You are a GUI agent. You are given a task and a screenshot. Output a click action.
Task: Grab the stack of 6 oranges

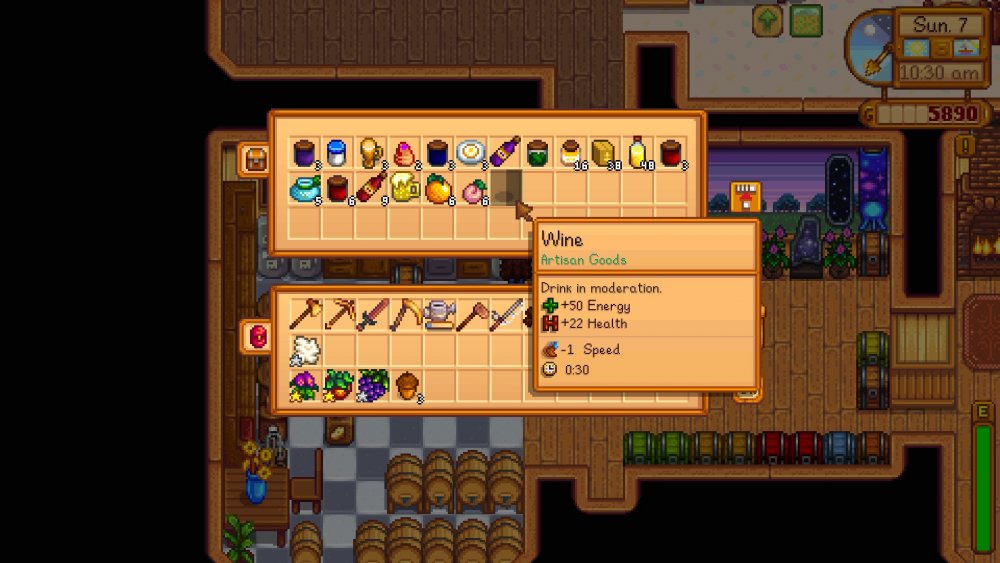pos(438,187)
